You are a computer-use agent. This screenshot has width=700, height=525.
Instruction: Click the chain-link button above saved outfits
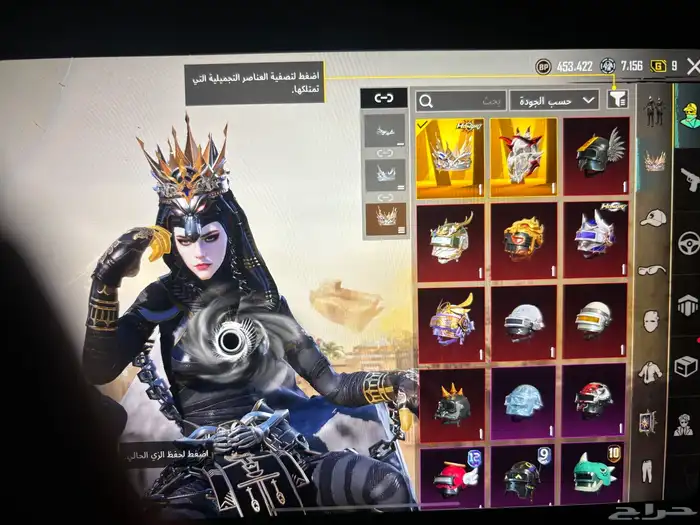click(383, 98)
